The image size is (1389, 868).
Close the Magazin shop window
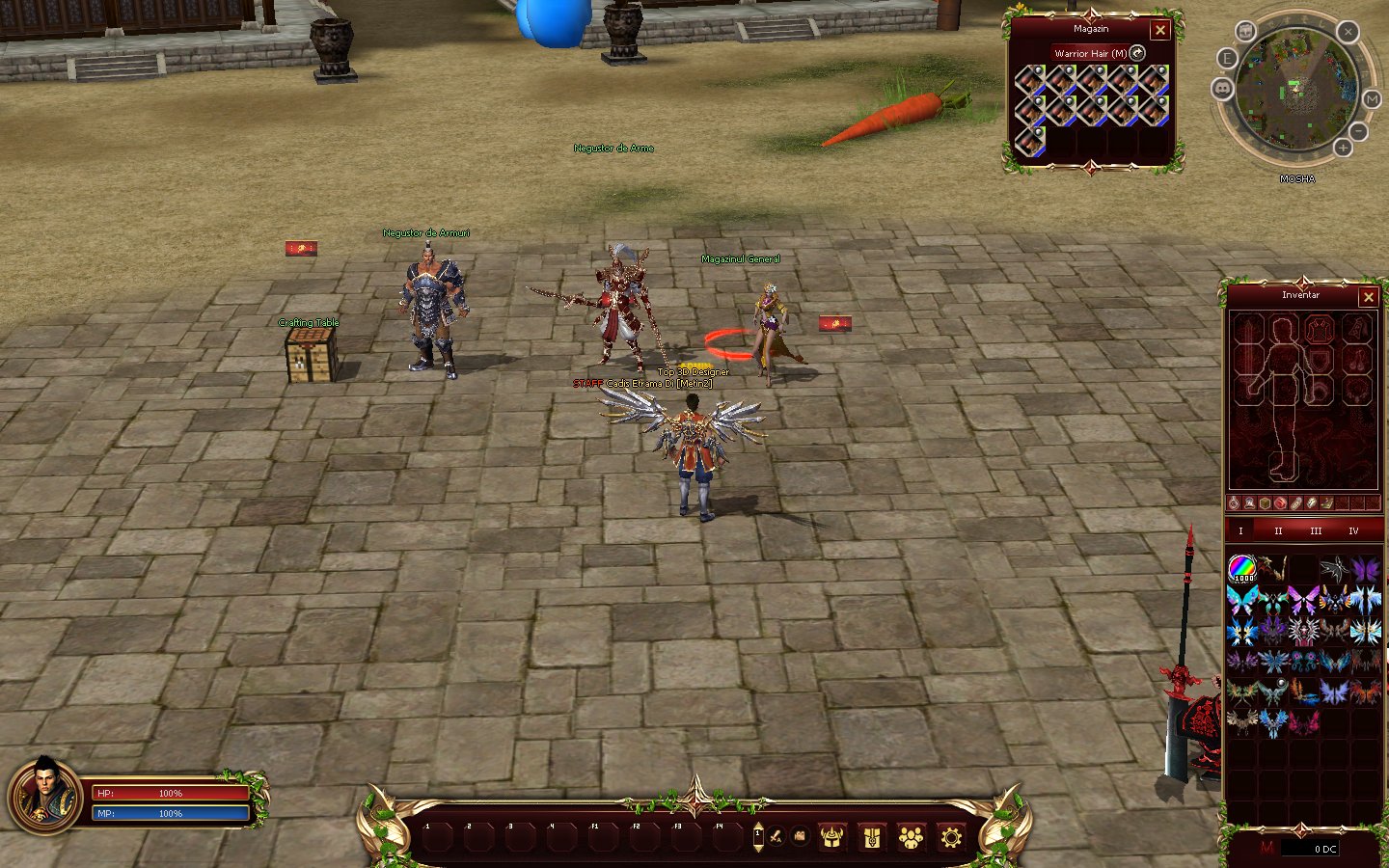(1160, 31)
